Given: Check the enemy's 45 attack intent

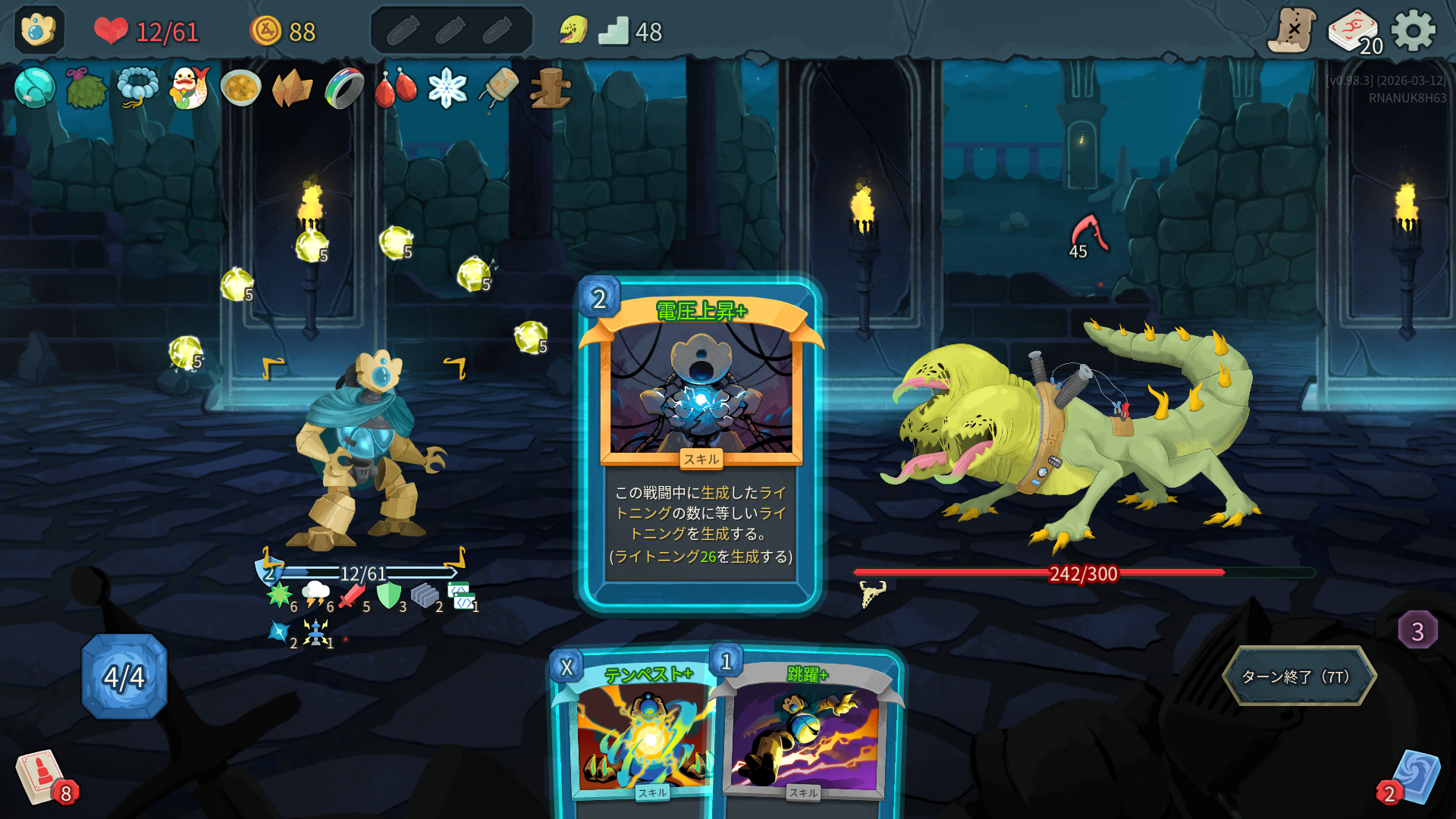Looking at the screenshot, I should pos(1087,237).
